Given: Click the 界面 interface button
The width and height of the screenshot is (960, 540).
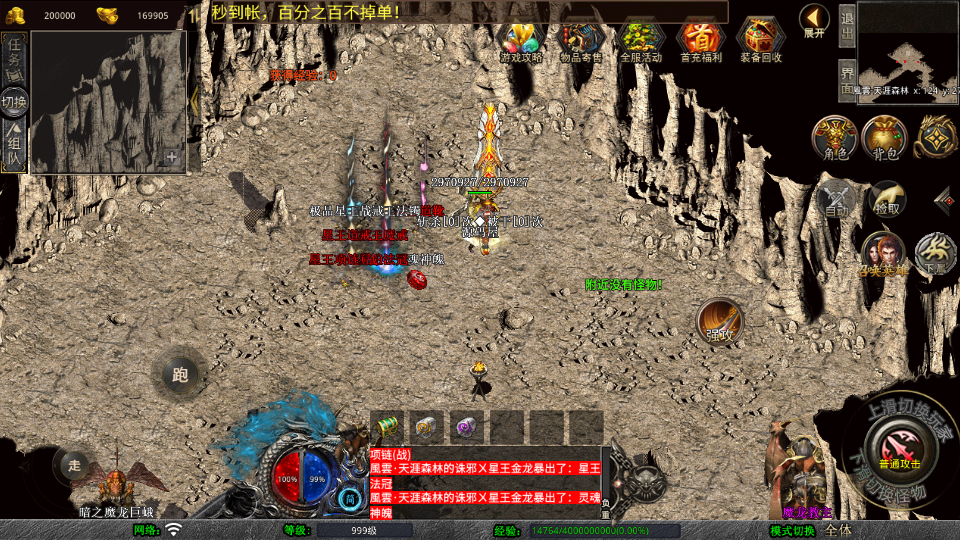Looking at the screenshot, I should point(846,80).
